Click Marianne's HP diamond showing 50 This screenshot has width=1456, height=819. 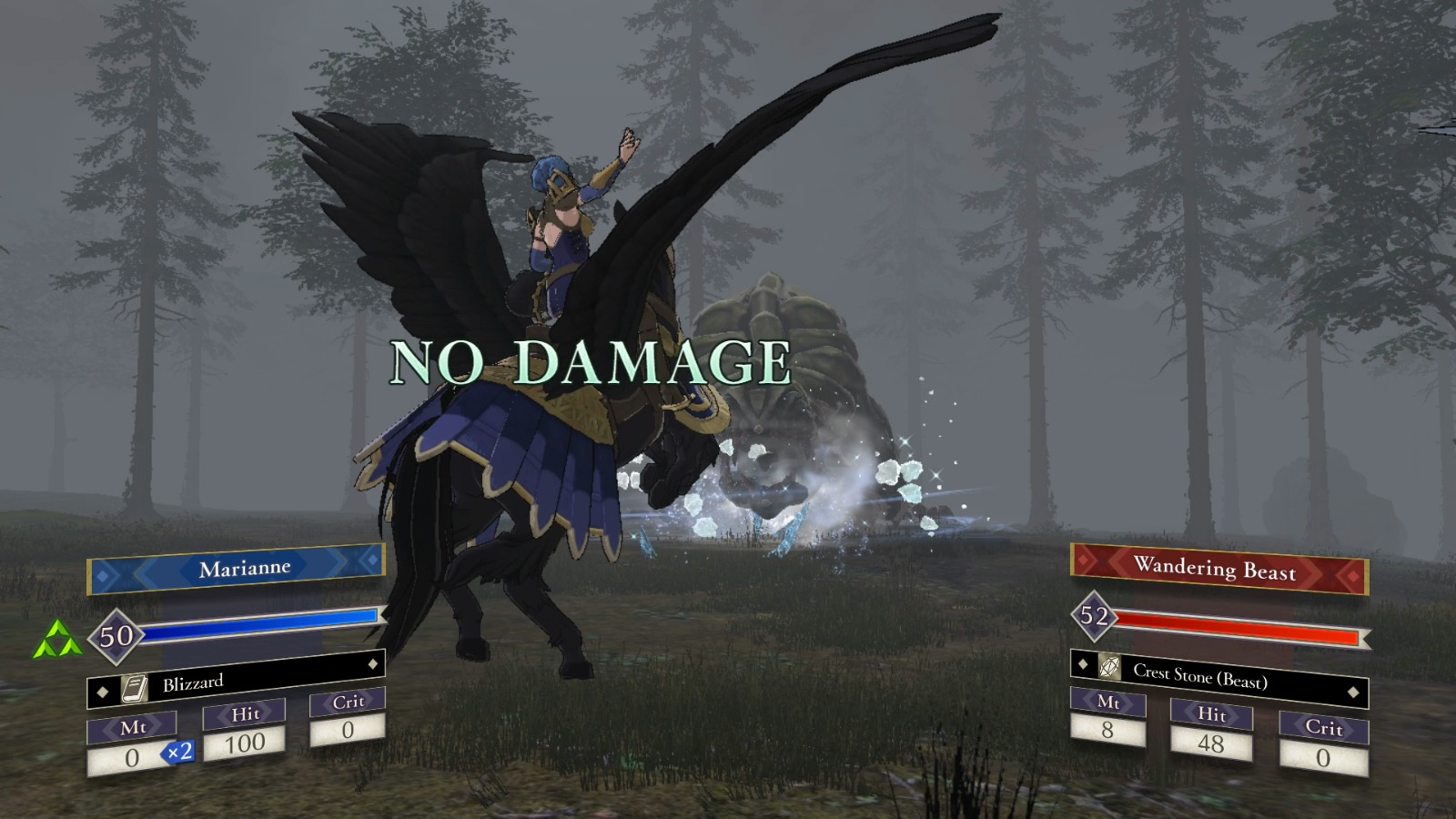pyautogui.click(x=116, y=638)
